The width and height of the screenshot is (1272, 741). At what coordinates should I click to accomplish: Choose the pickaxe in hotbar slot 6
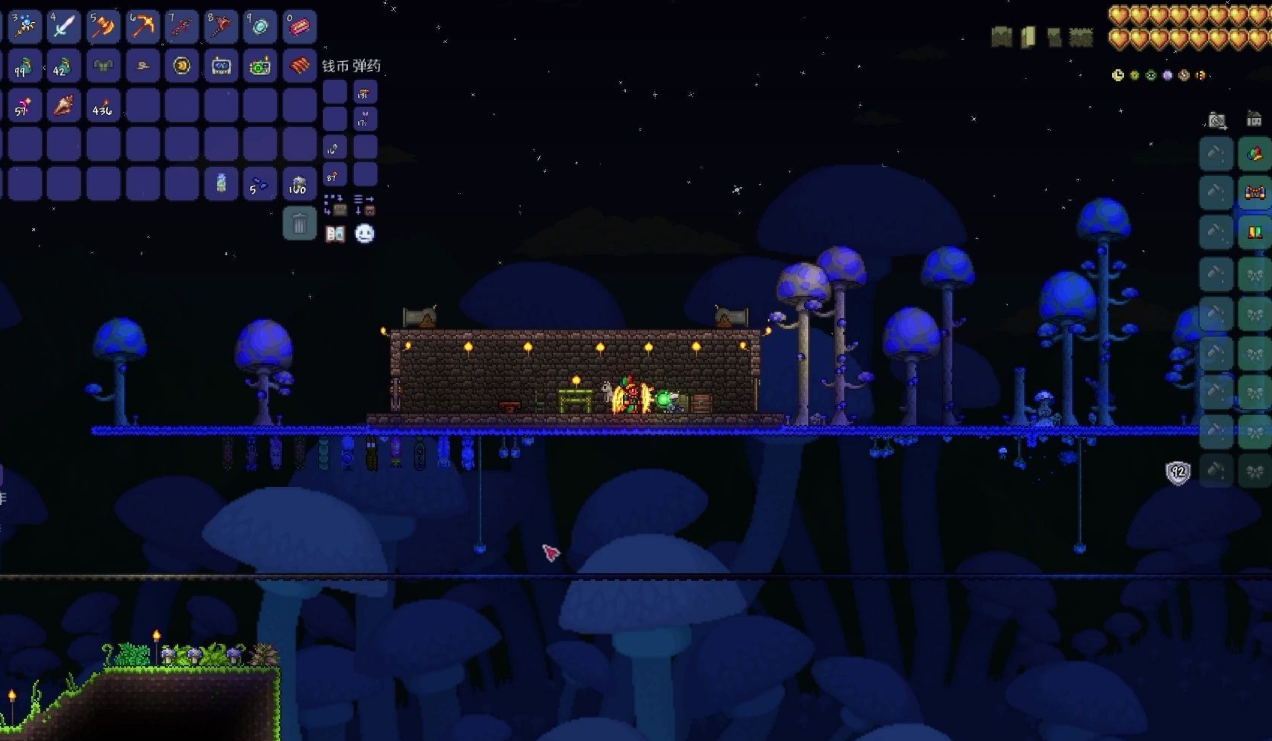click(x=143, y=27)
